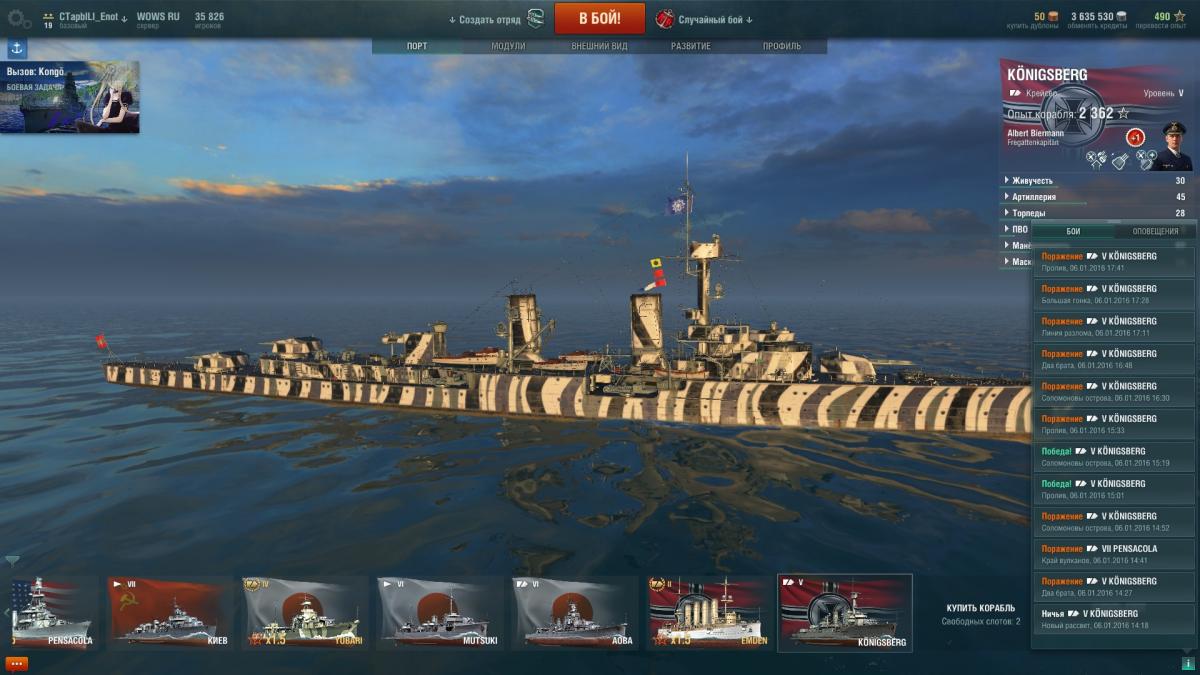Click Создать отряд to create a division

(485, 19)
